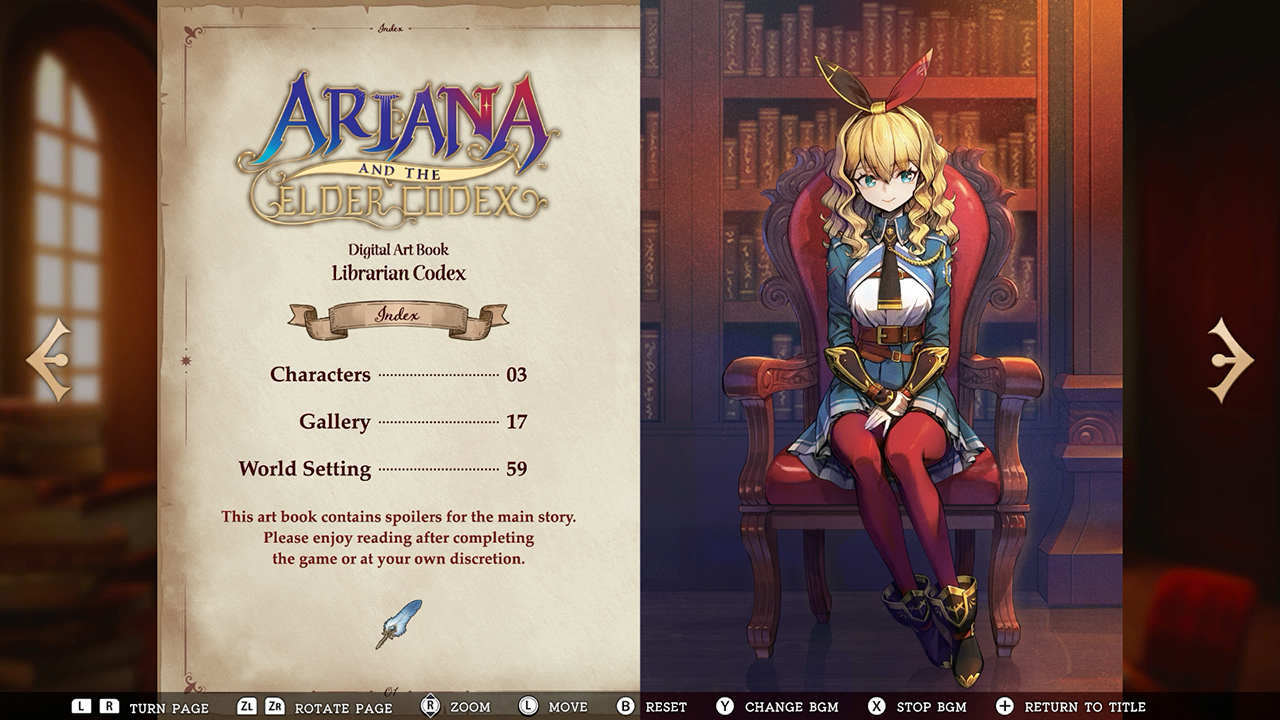Click the B RESET icon in bottom bar
Image resolution: width=1280 pixels, height=720 pixels.
click(x=624, y=706)
